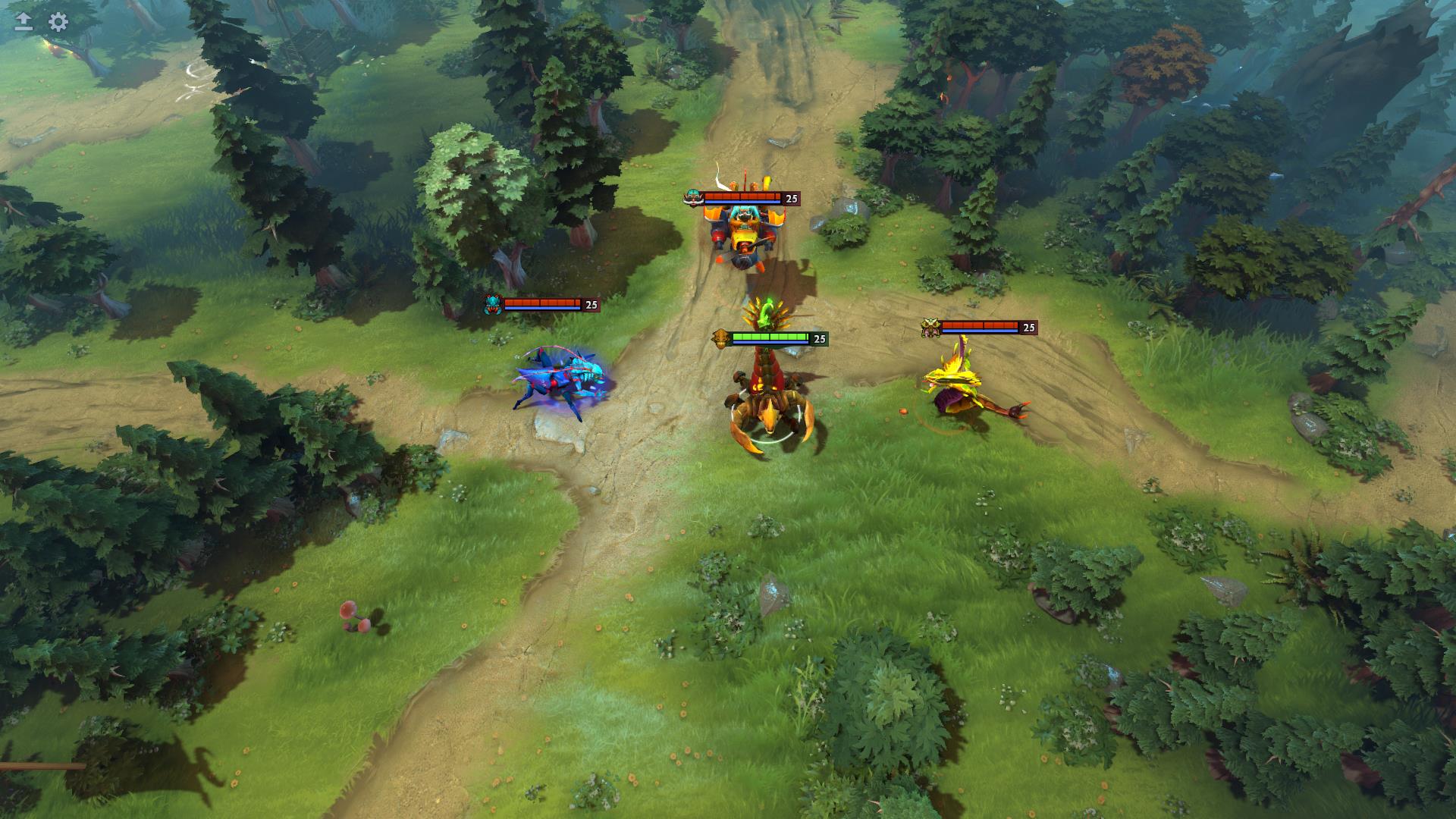The width and height of the screenshot is (1456, 819).
Task: Click Gyrocopter's red health bar
Action: pos(743,195)
